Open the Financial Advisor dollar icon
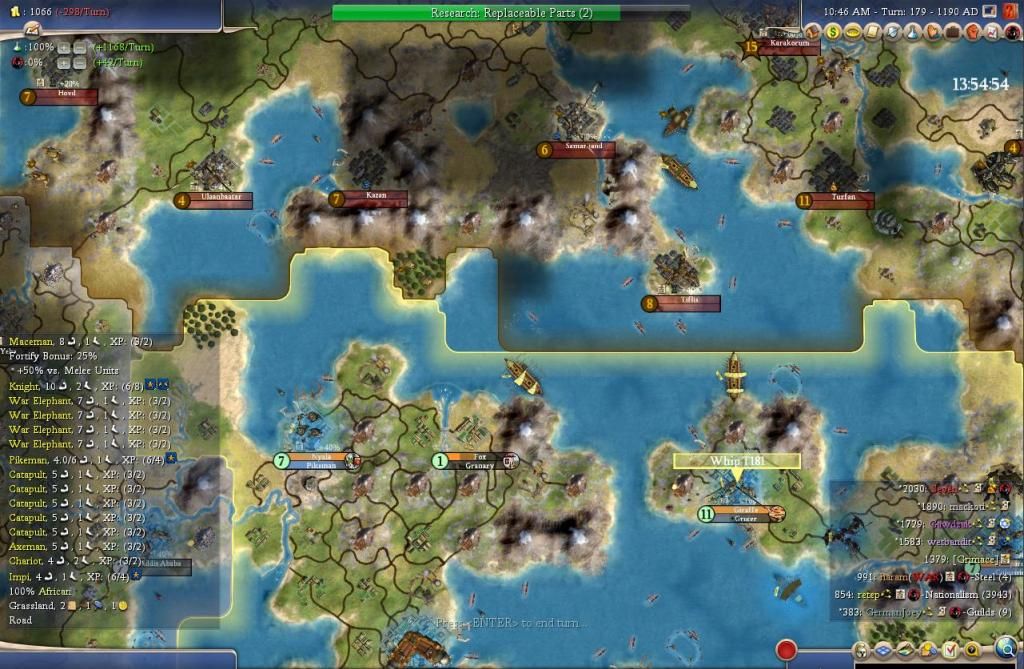The image size is (1024, 669). click(832, 31)
